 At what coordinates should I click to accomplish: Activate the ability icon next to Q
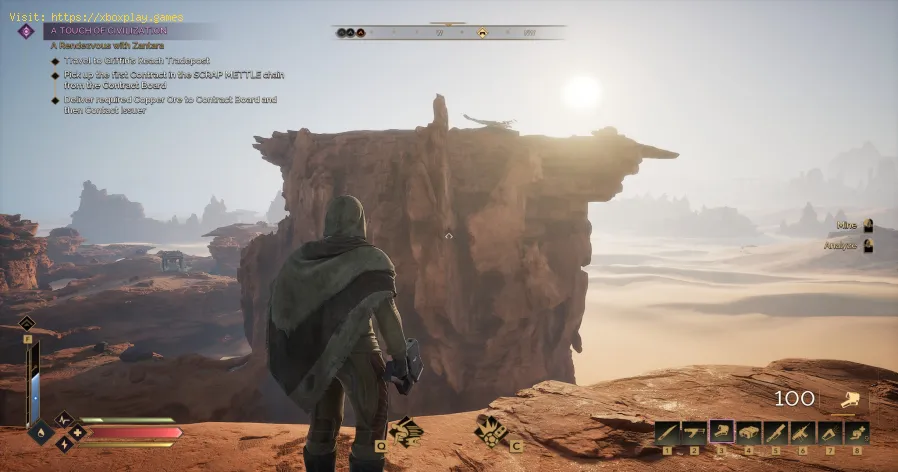[x=406, y=431]
